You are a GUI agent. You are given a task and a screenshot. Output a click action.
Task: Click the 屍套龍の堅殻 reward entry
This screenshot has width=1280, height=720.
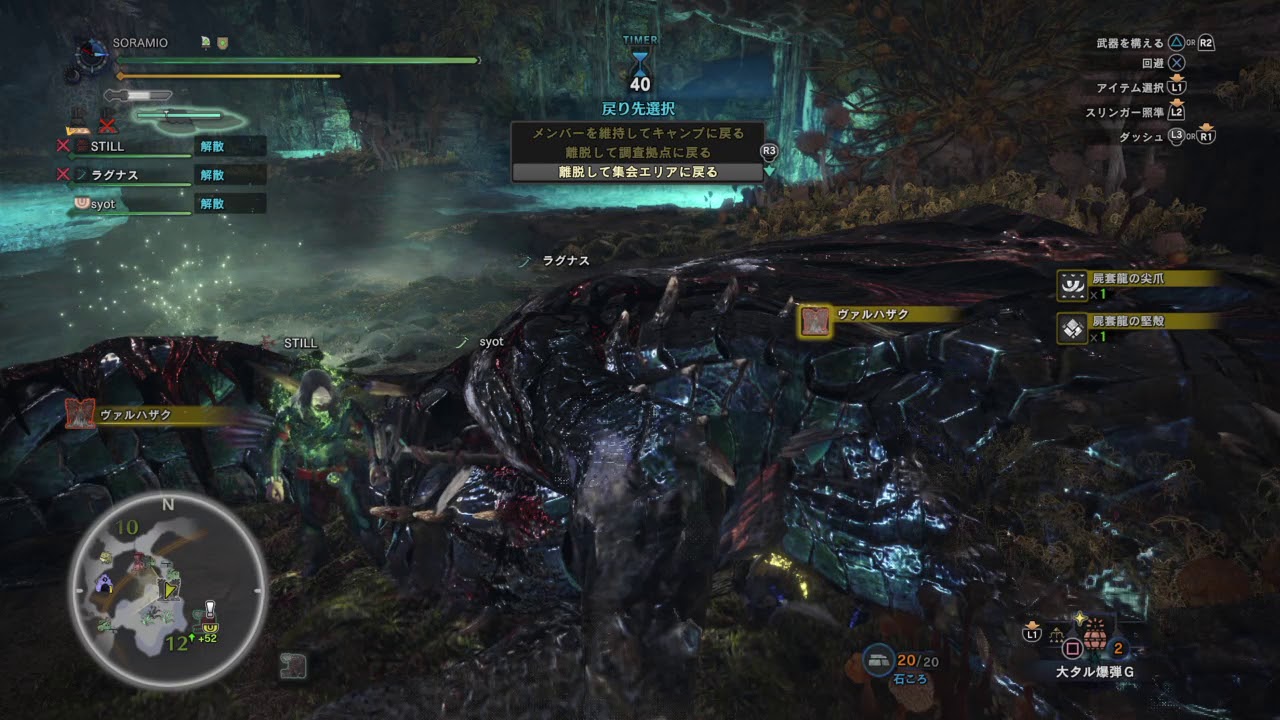pos(1138,328)
